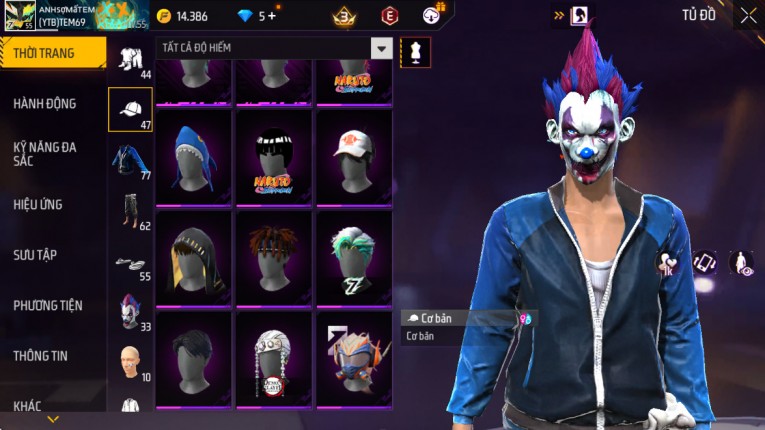Select the white cap with orange logo
765x430 pixels.
(x=354, y=156)
